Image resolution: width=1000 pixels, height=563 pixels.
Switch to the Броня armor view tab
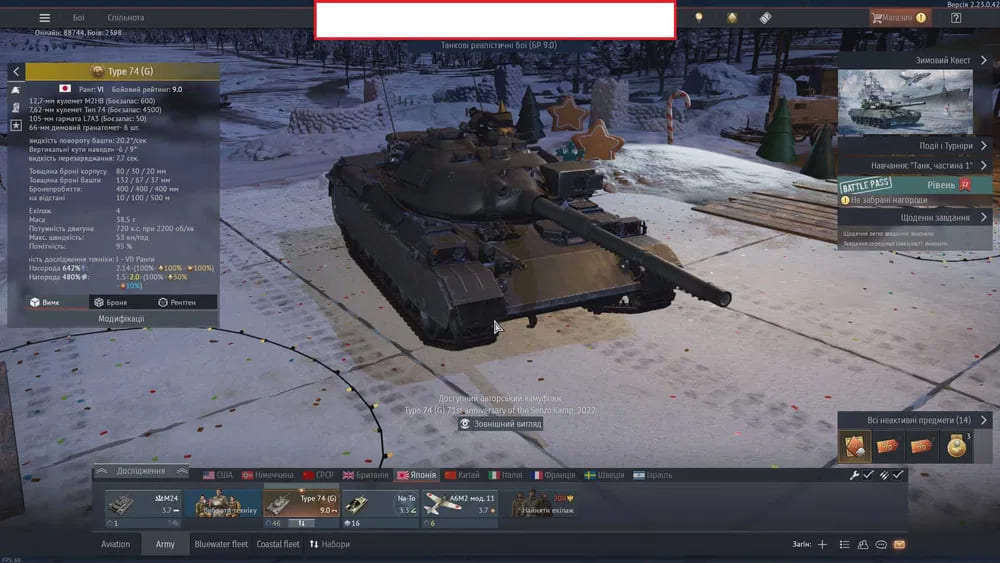tap(111, 302)
